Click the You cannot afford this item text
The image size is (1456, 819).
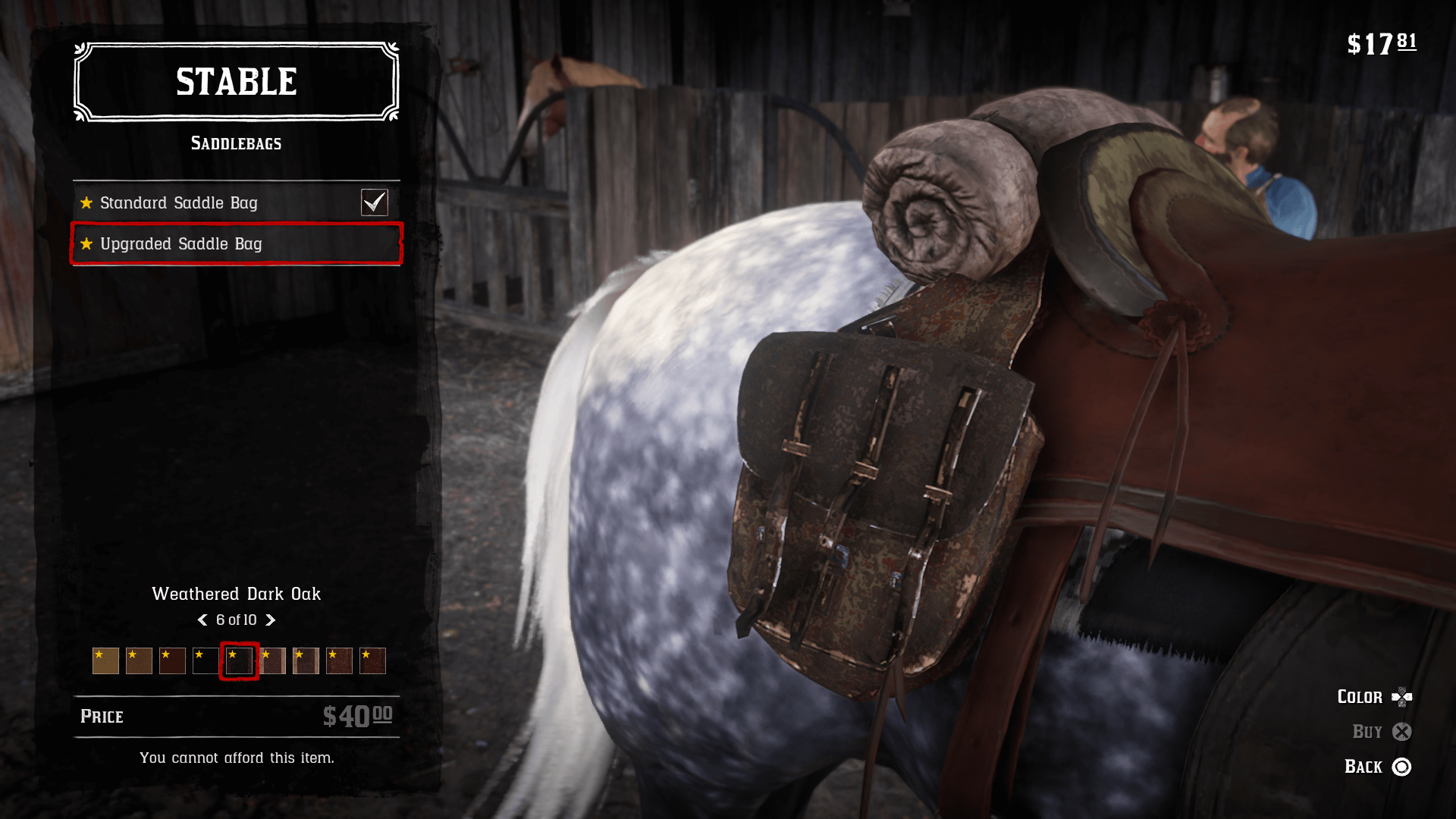pos(237,757)
